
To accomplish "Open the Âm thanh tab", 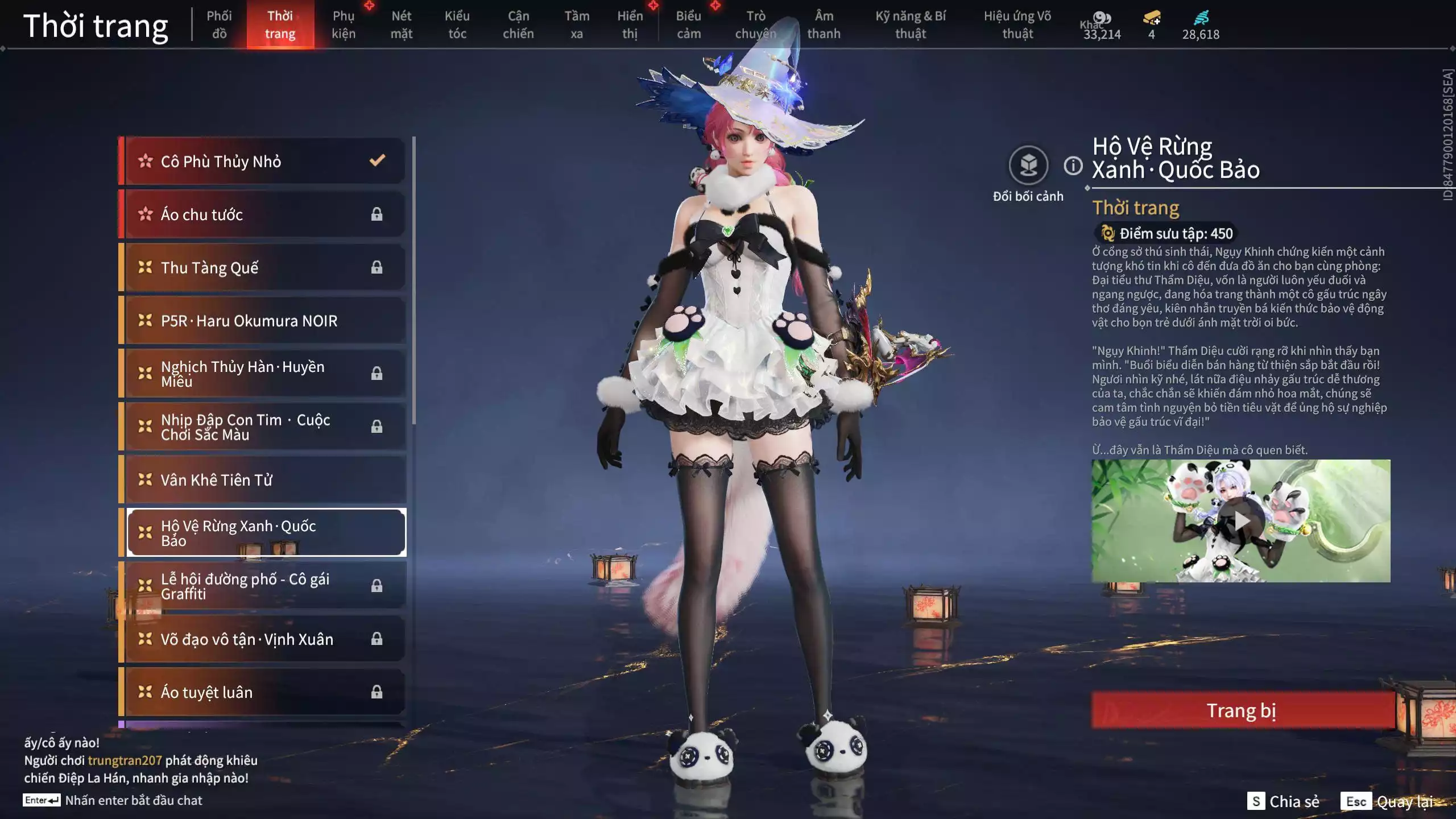I will click(824, 24).
